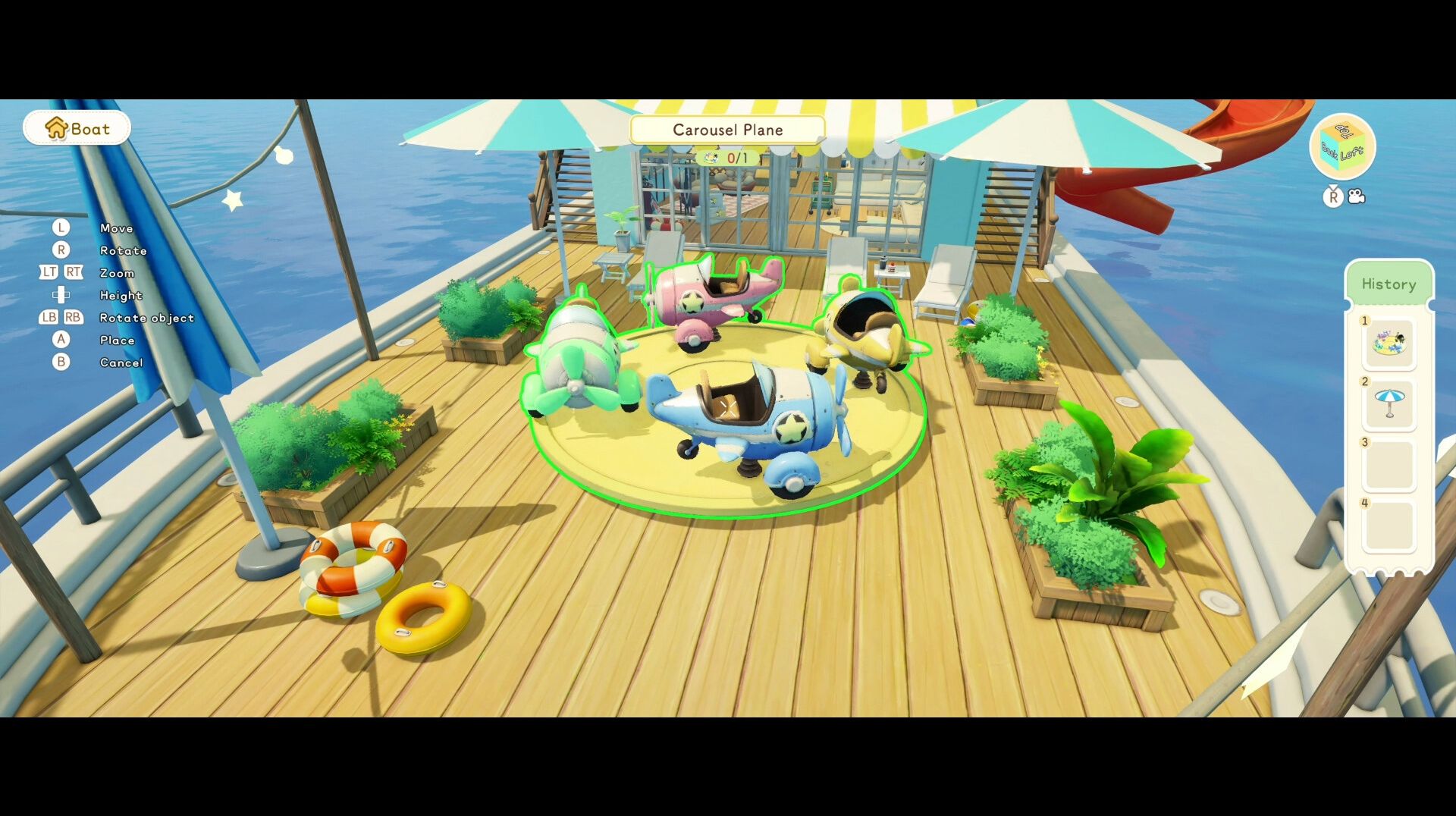Click the L stick Move hint icon
The width and height of the screenshot is (1456, 816).
61,228
